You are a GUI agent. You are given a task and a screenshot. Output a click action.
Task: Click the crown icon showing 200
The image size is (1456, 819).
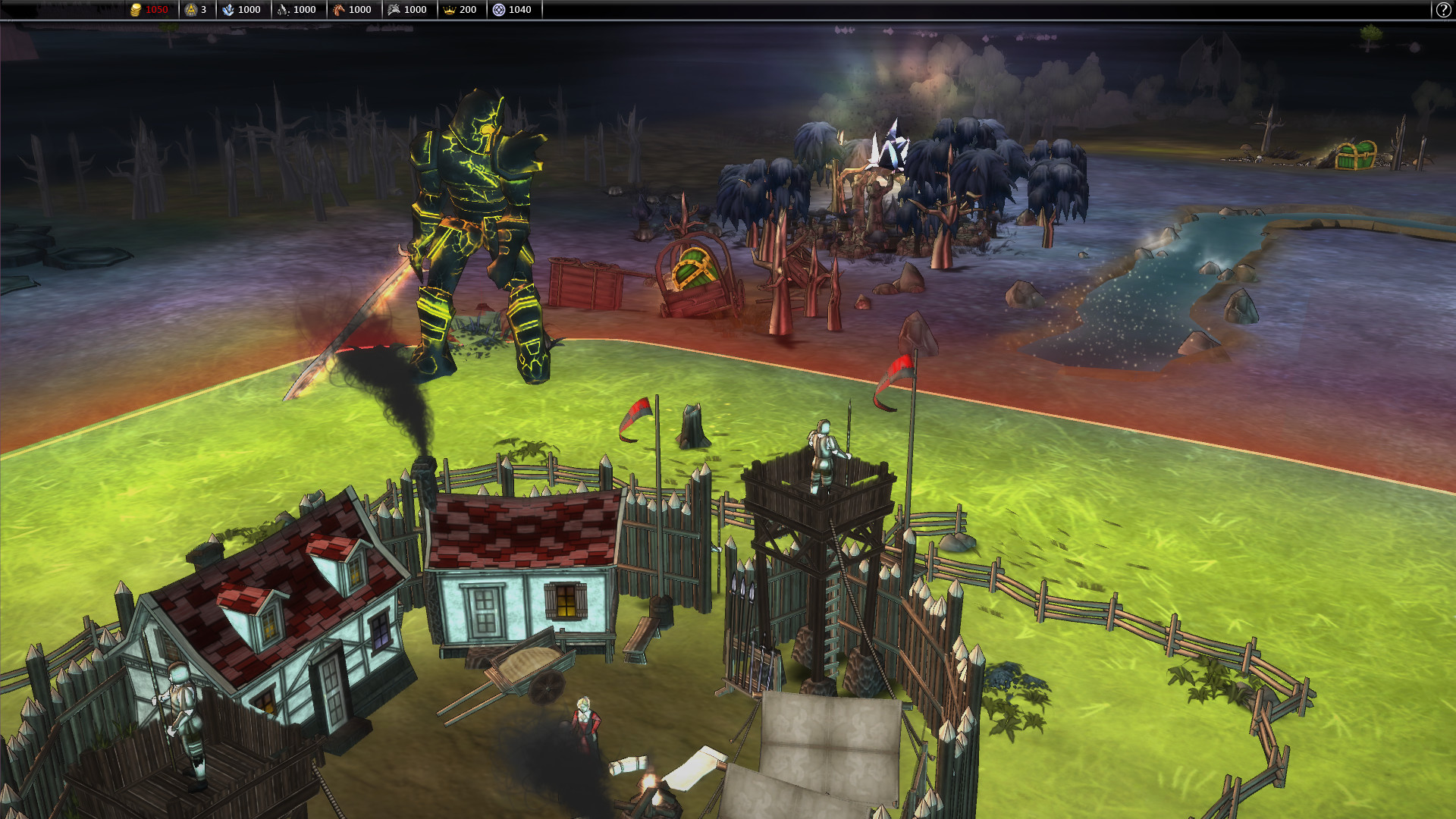[x=450, y=9]
